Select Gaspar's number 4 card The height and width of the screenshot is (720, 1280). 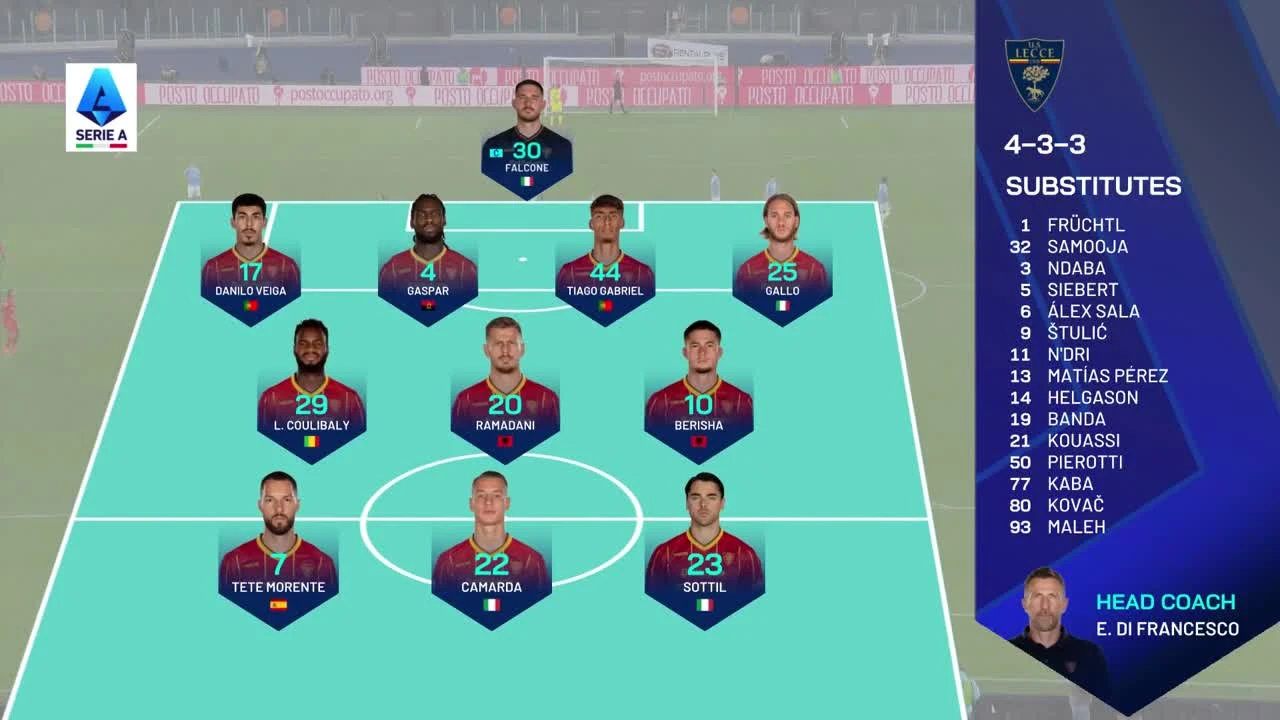click(428, 275)
